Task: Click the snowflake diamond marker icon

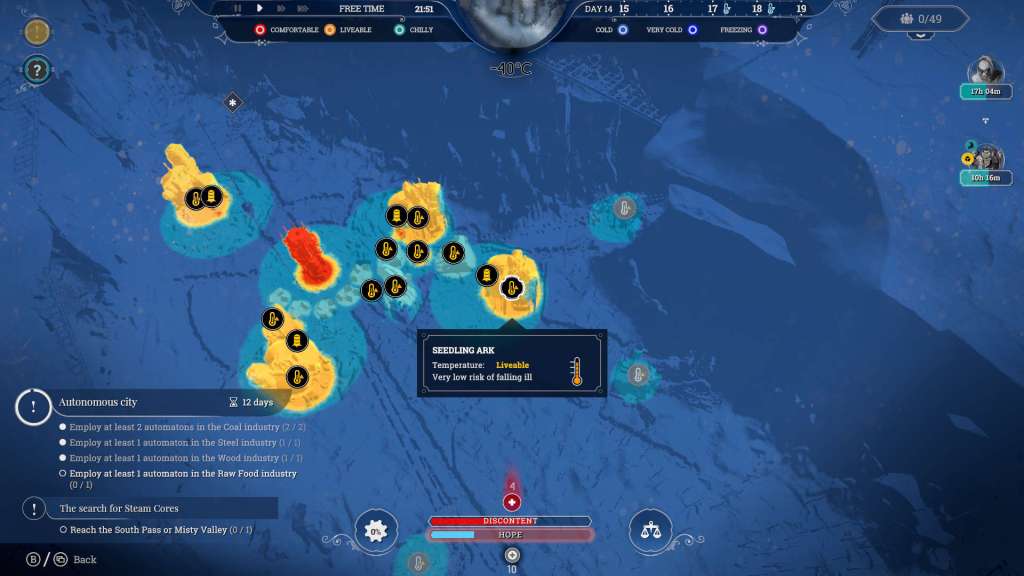Action: (233, 102)
